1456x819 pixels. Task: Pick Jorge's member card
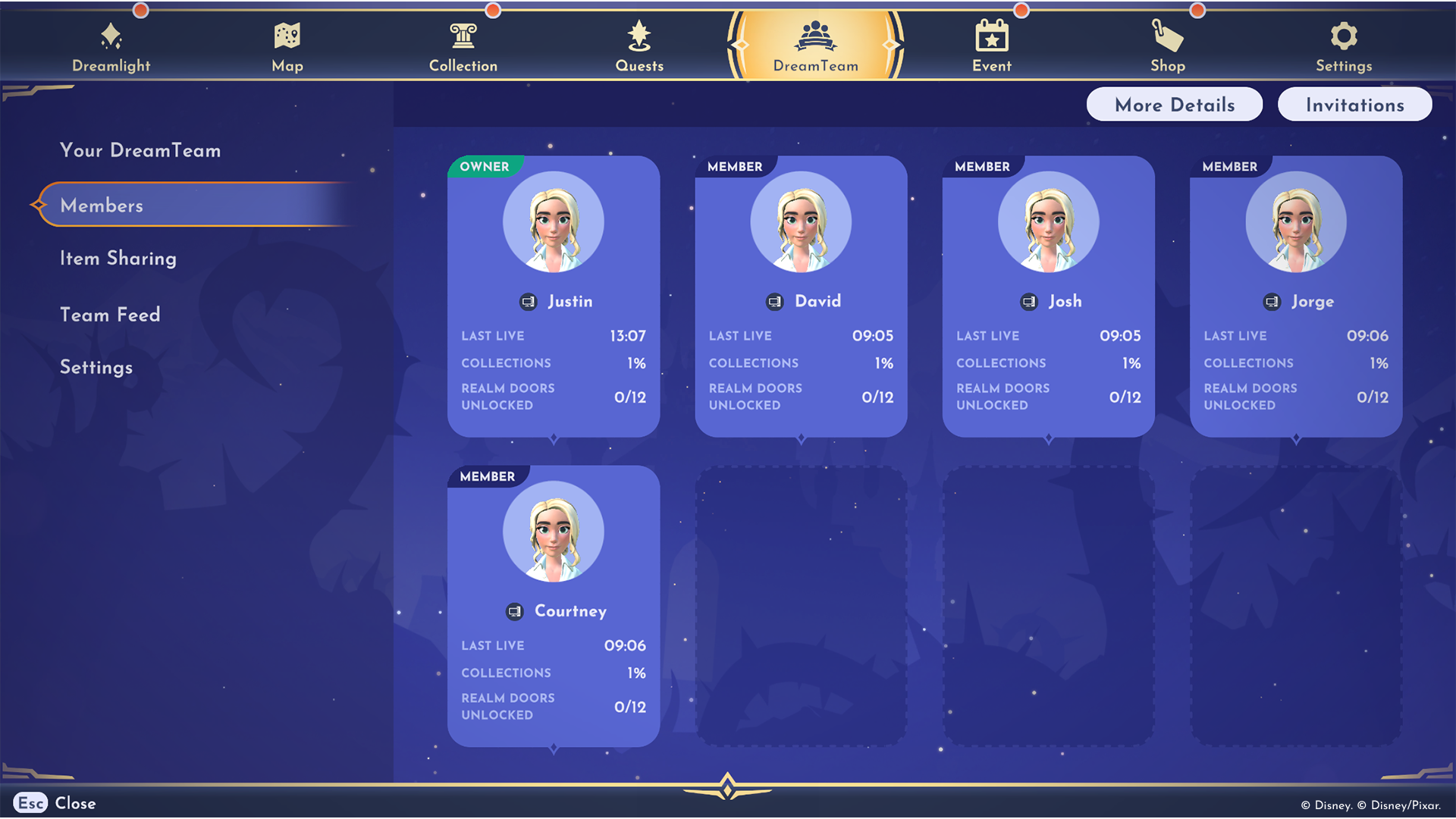pos(1296,296)
